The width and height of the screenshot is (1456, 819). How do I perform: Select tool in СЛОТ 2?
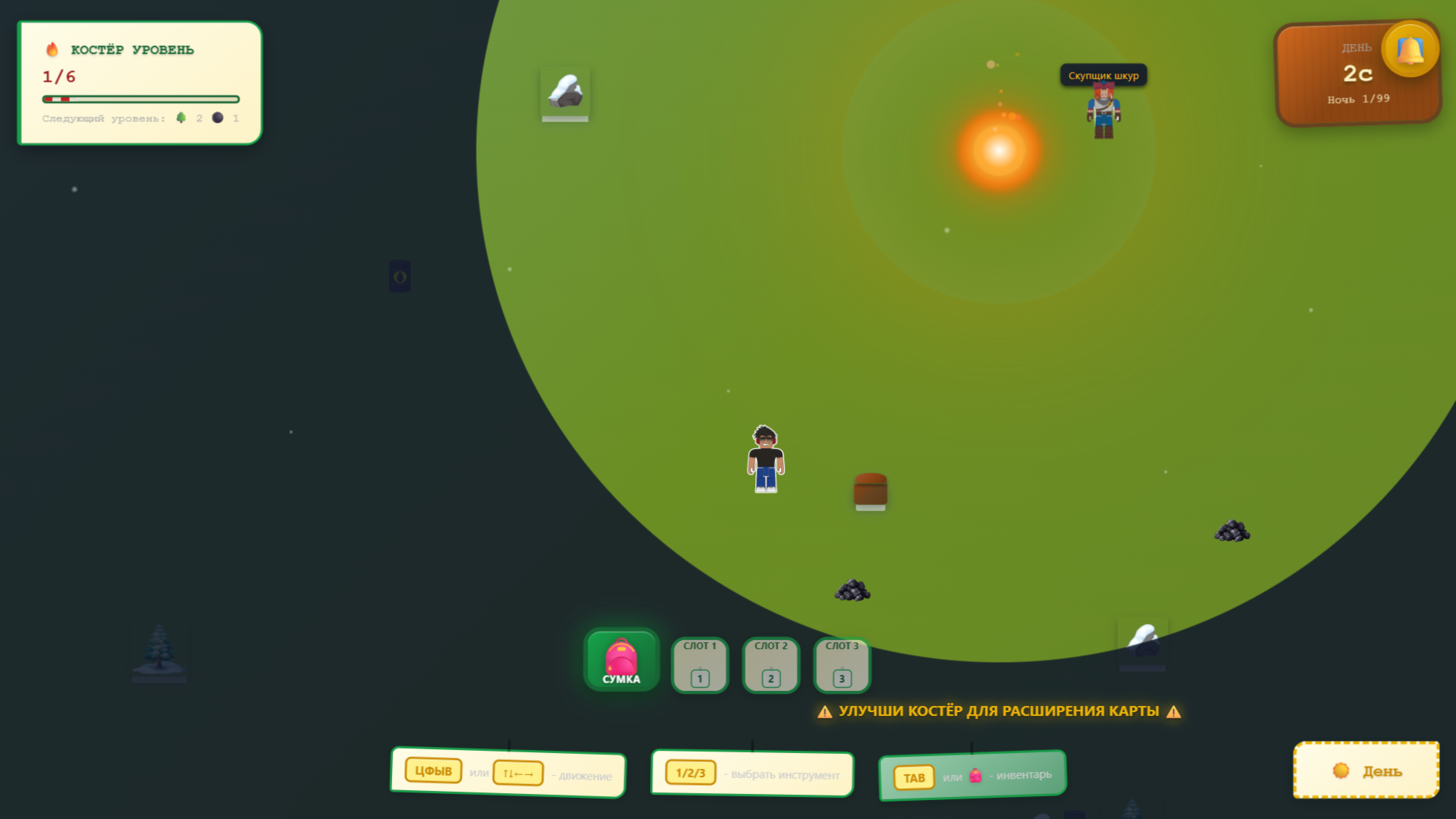770,665
